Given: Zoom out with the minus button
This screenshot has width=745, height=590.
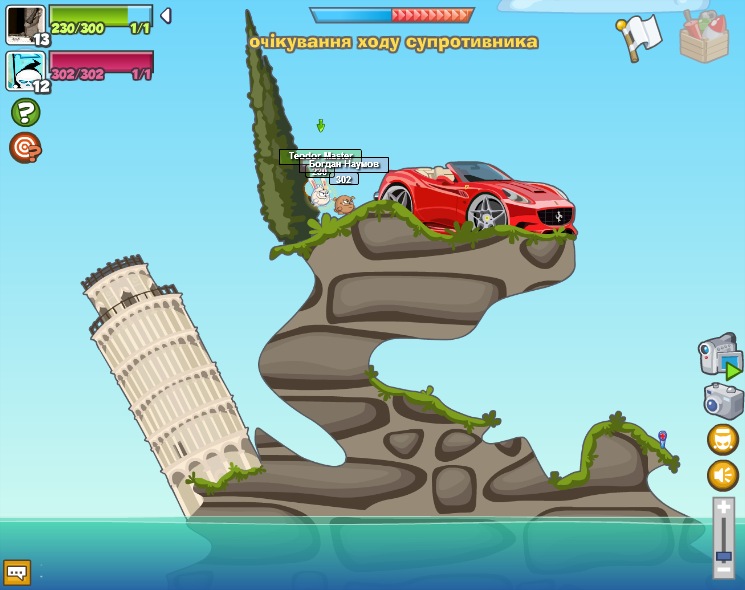Looking at the screenshot, I should point(723,569).
